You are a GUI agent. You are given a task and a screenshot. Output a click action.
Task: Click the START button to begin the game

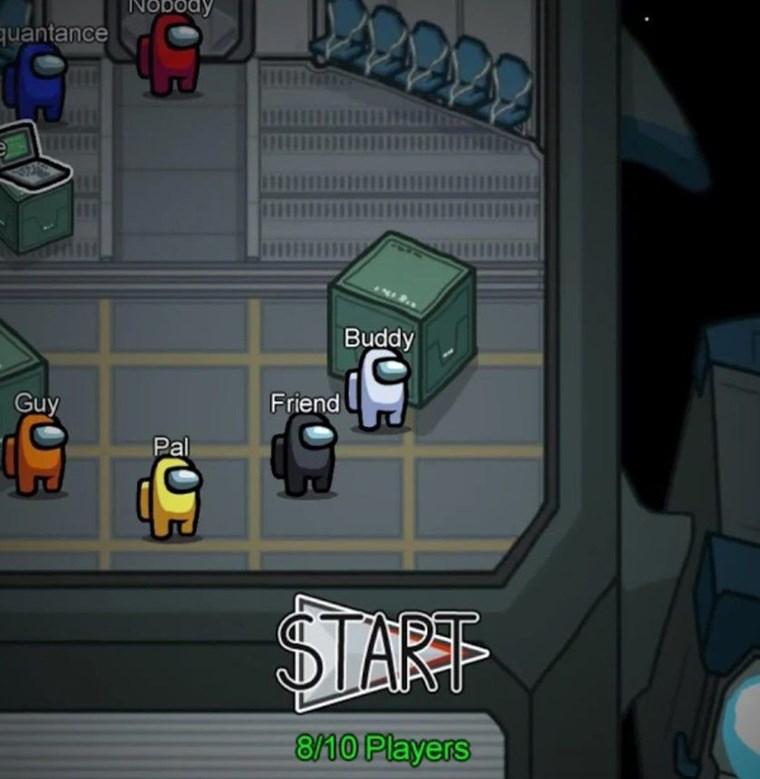coord(380,651)
